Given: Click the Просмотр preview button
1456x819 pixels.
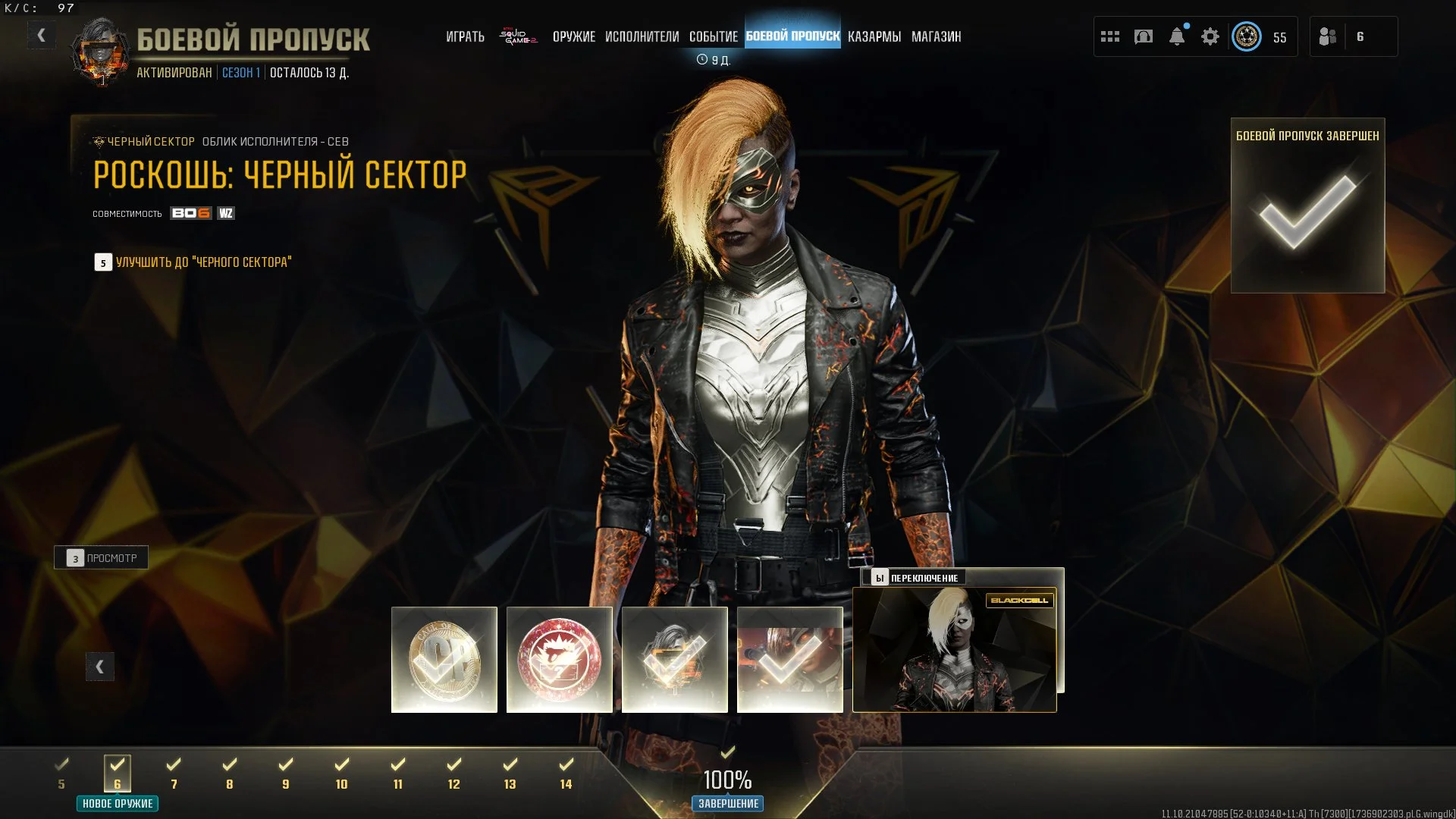Looking at the screenshot, I should pos(101,557).
